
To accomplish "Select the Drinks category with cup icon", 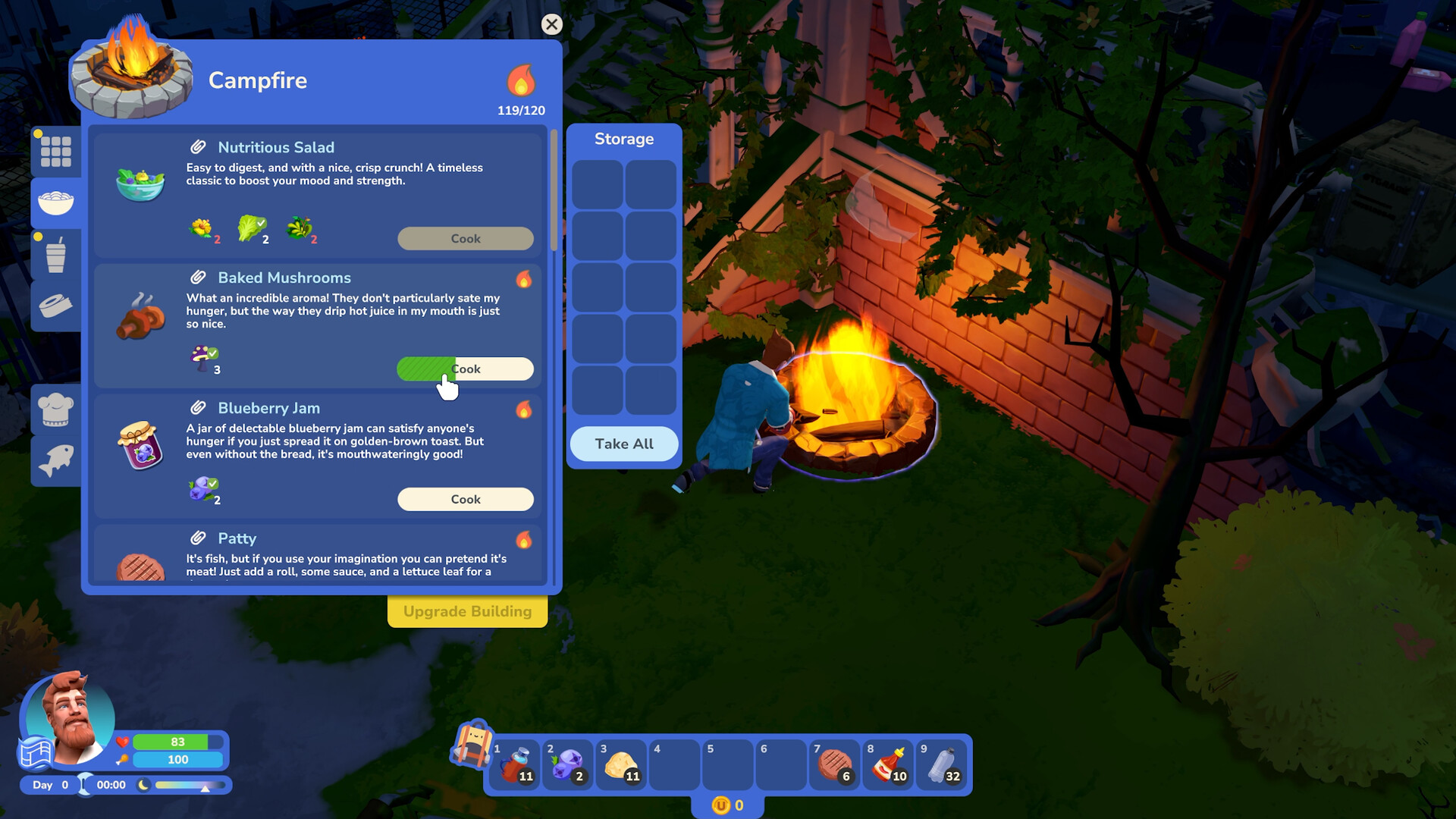I will 55,254.
